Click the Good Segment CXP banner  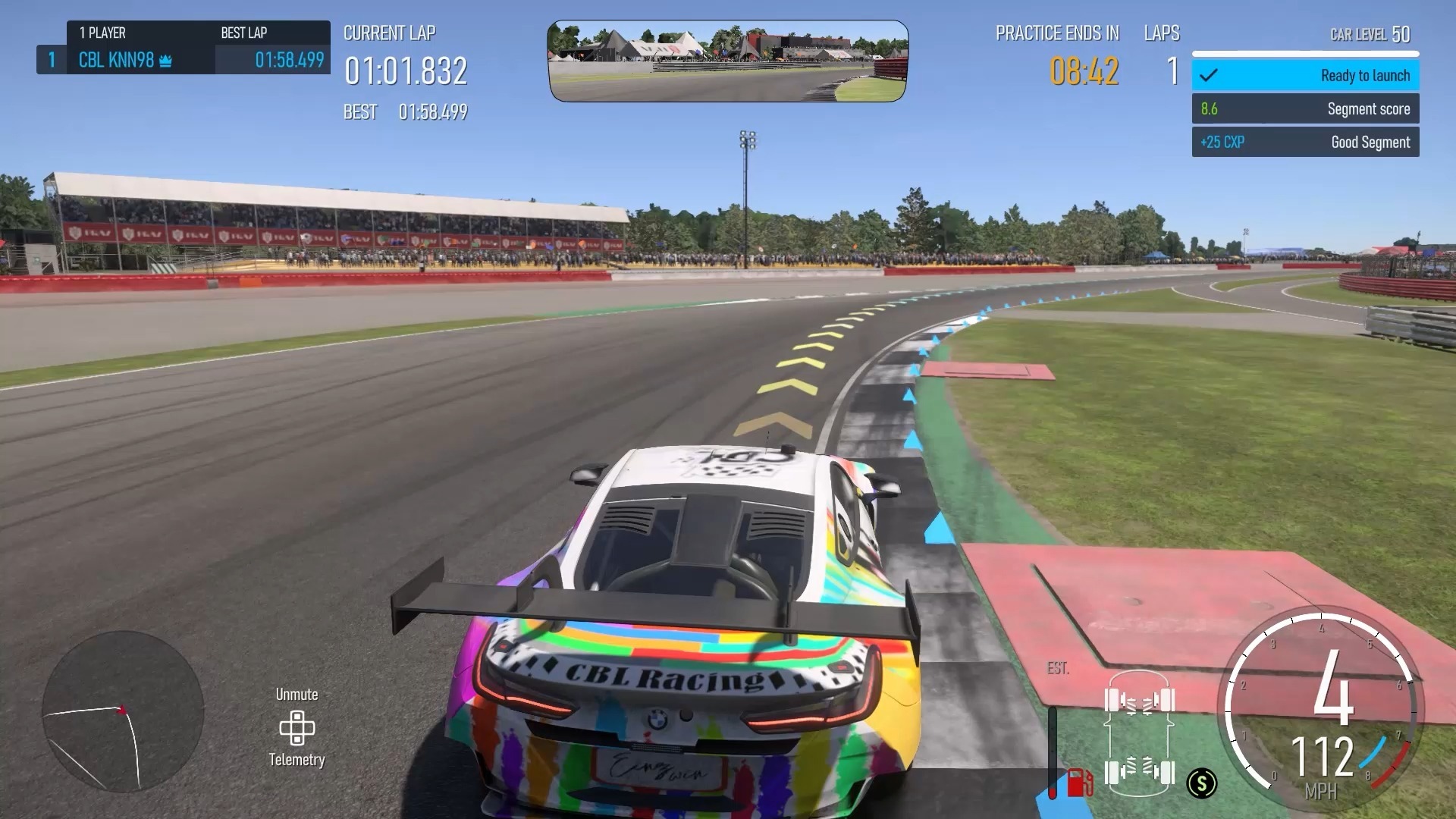point(1305,143)
